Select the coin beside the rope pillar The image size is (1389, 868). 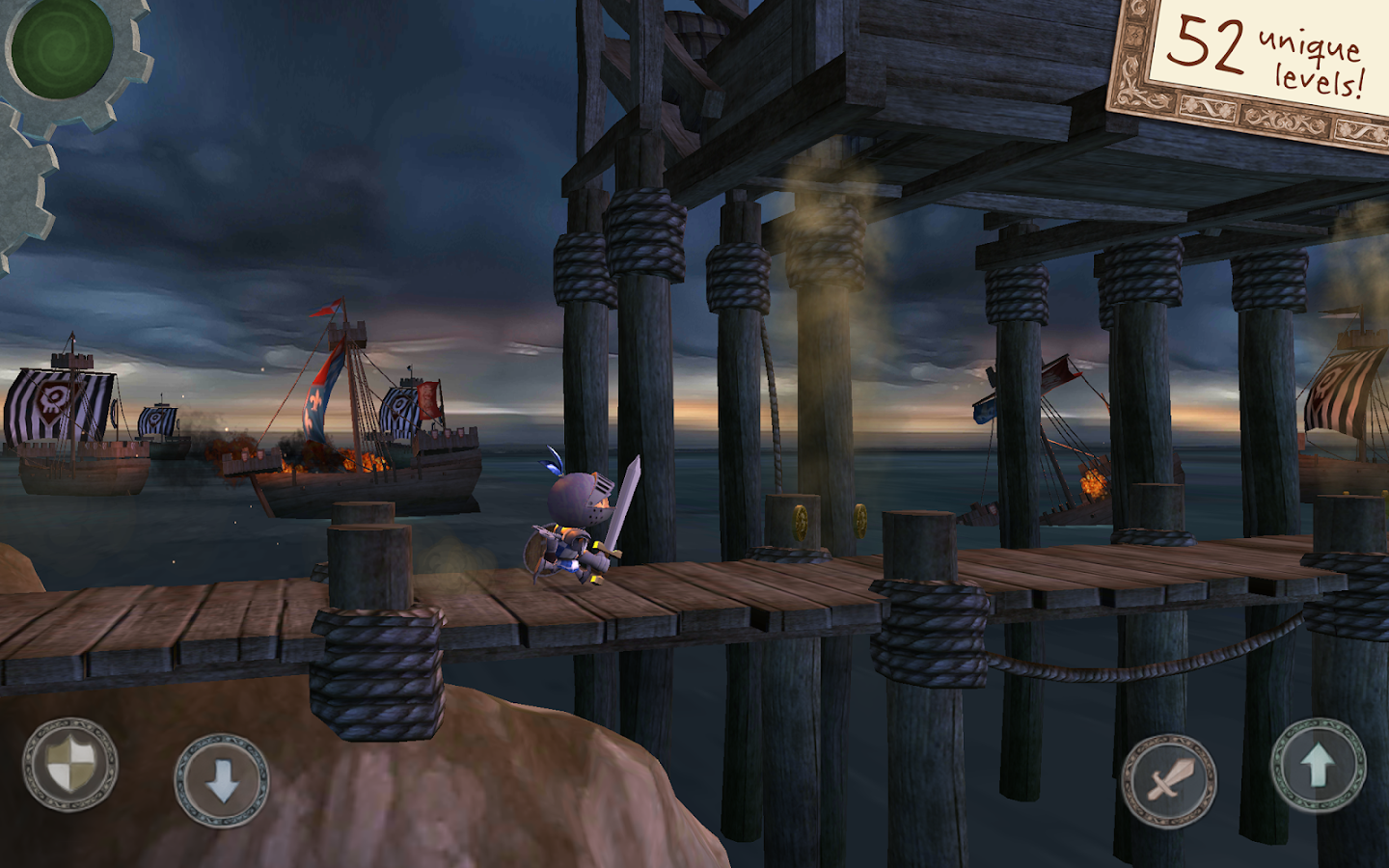(x=860, y=521)
